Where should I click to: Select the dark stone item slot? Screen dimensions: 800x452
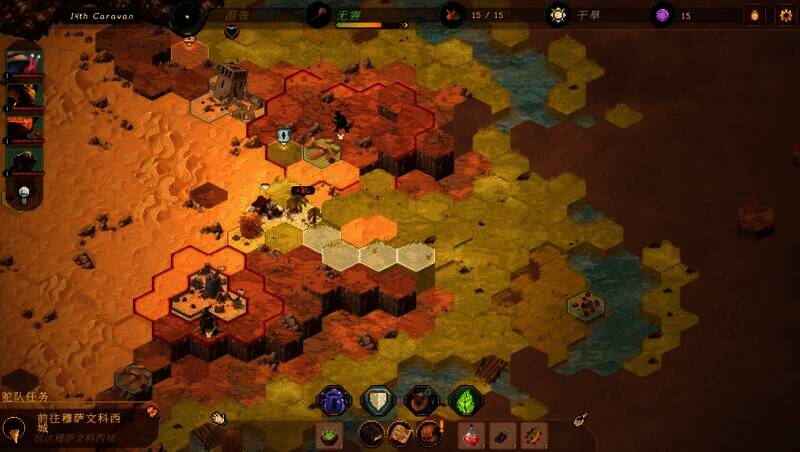[503, 435]
